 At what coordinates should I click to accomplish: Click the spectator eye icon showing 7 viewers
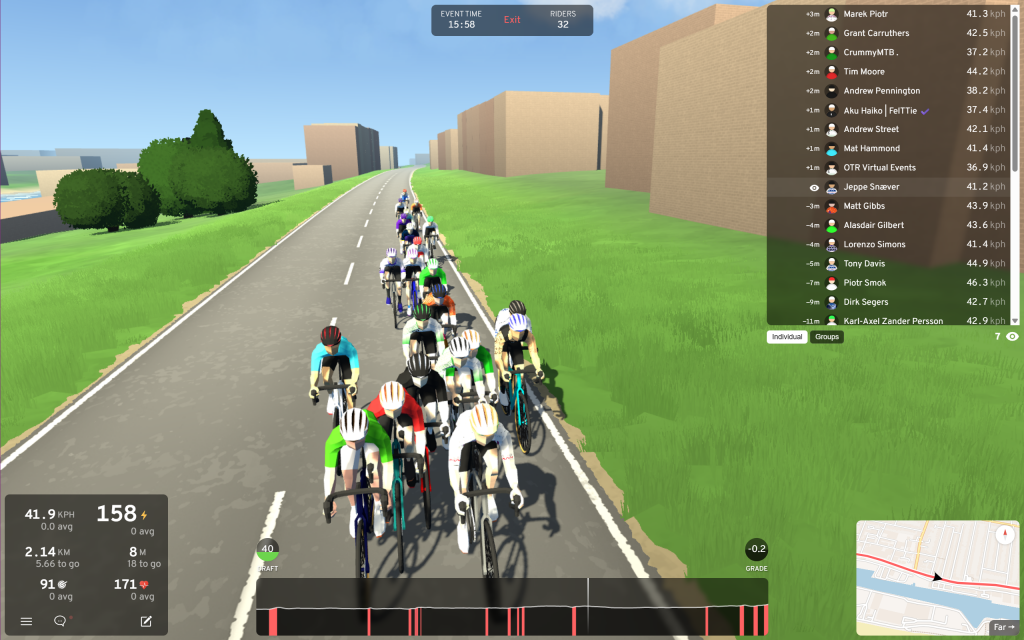(1012, 337)
